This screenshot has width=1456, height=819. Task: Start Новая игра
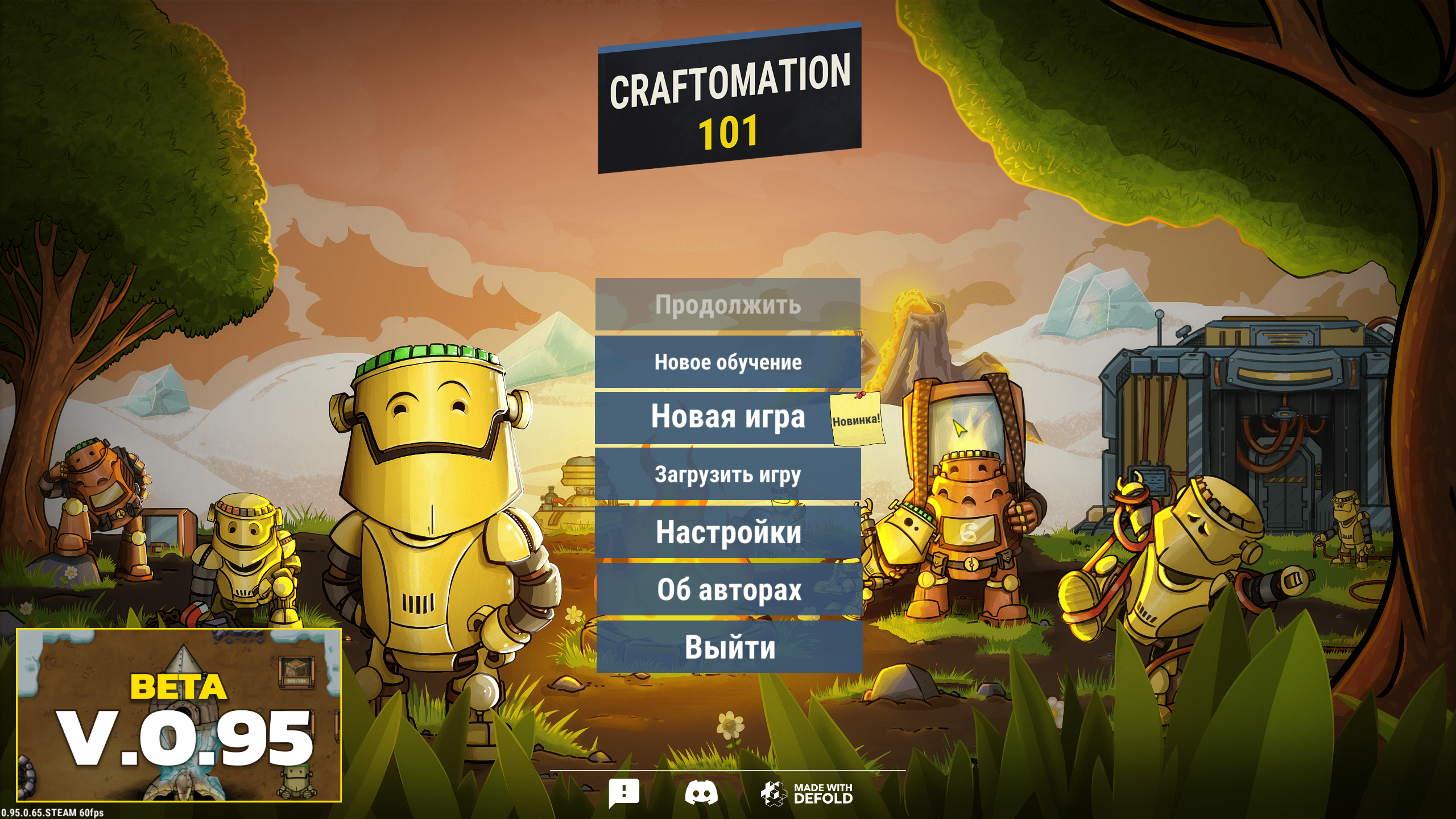click(x=728, y=418)
